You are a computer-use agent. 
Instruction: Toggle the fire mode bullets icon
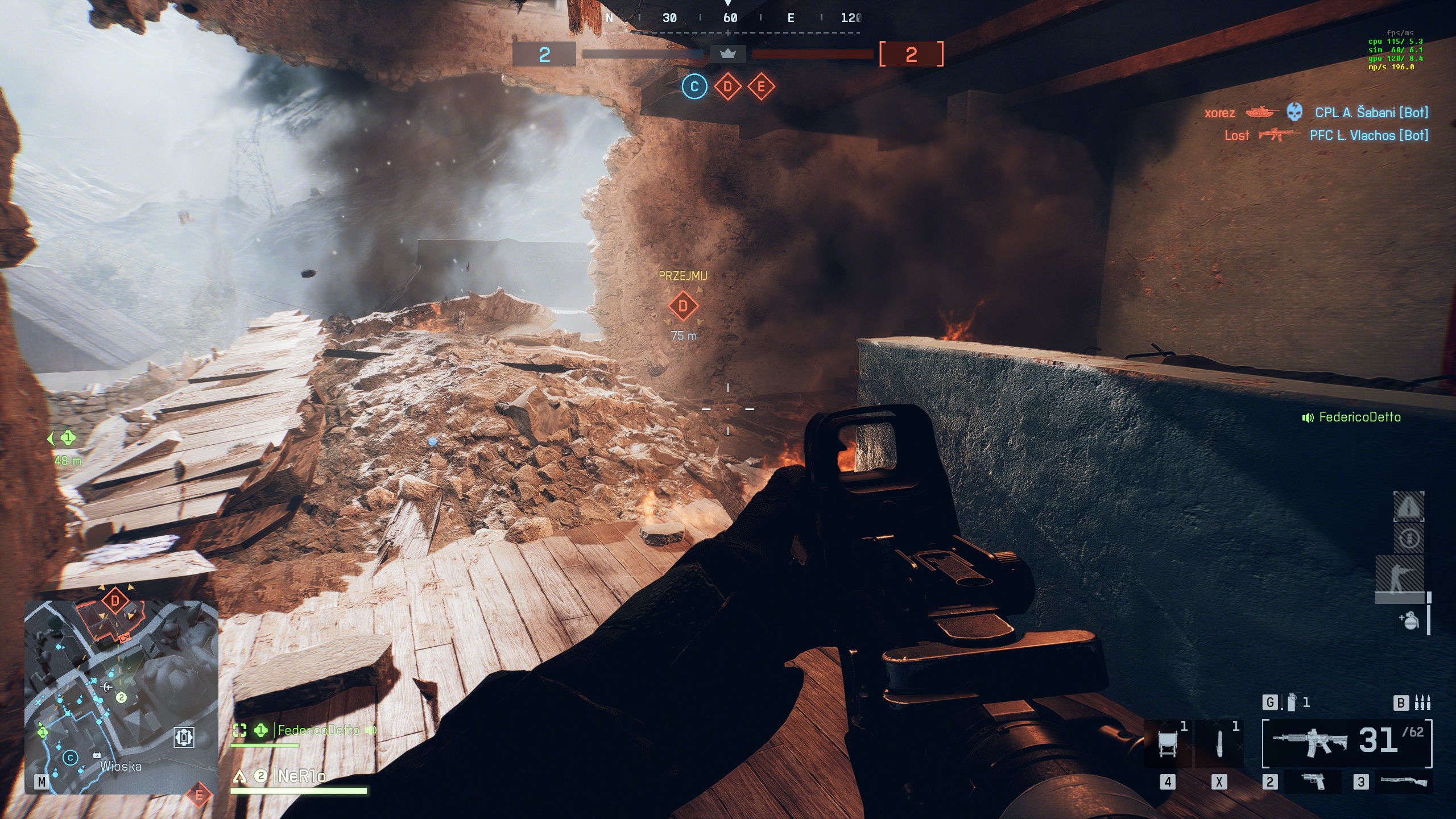coord(1422,703)
